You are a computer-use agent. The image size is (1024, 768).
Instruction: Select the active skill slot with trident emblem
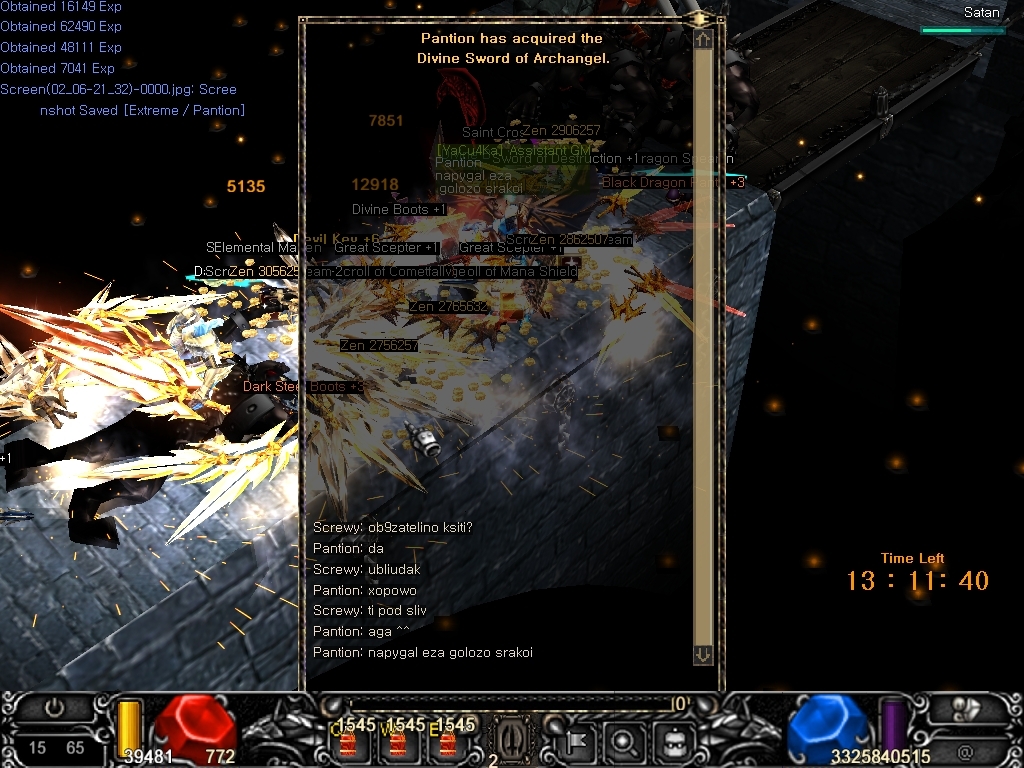[510, 739]
